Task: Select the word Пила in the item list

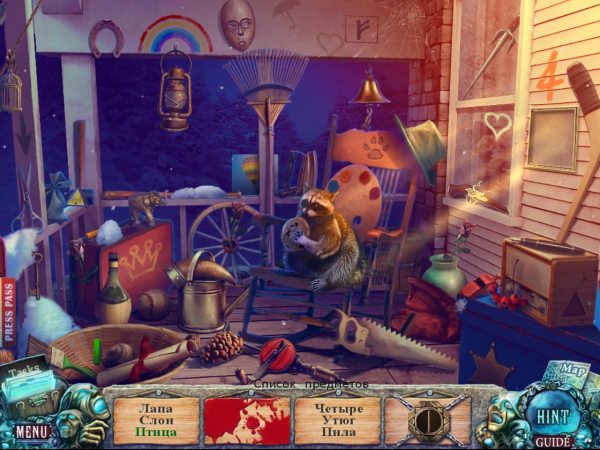Action: point(337,432)
